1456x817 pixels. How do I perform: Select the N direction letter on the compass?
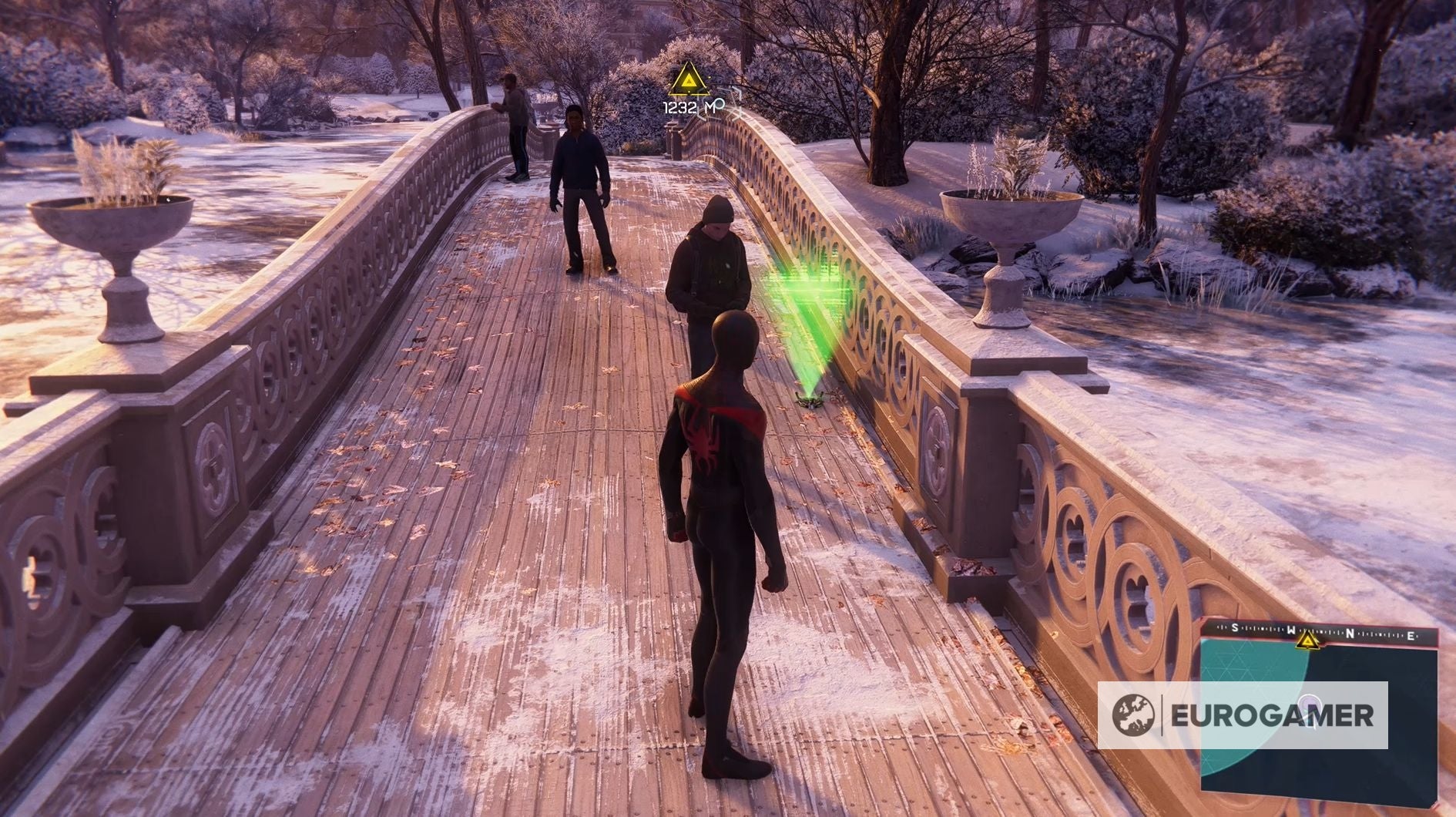pos(1350,632)
